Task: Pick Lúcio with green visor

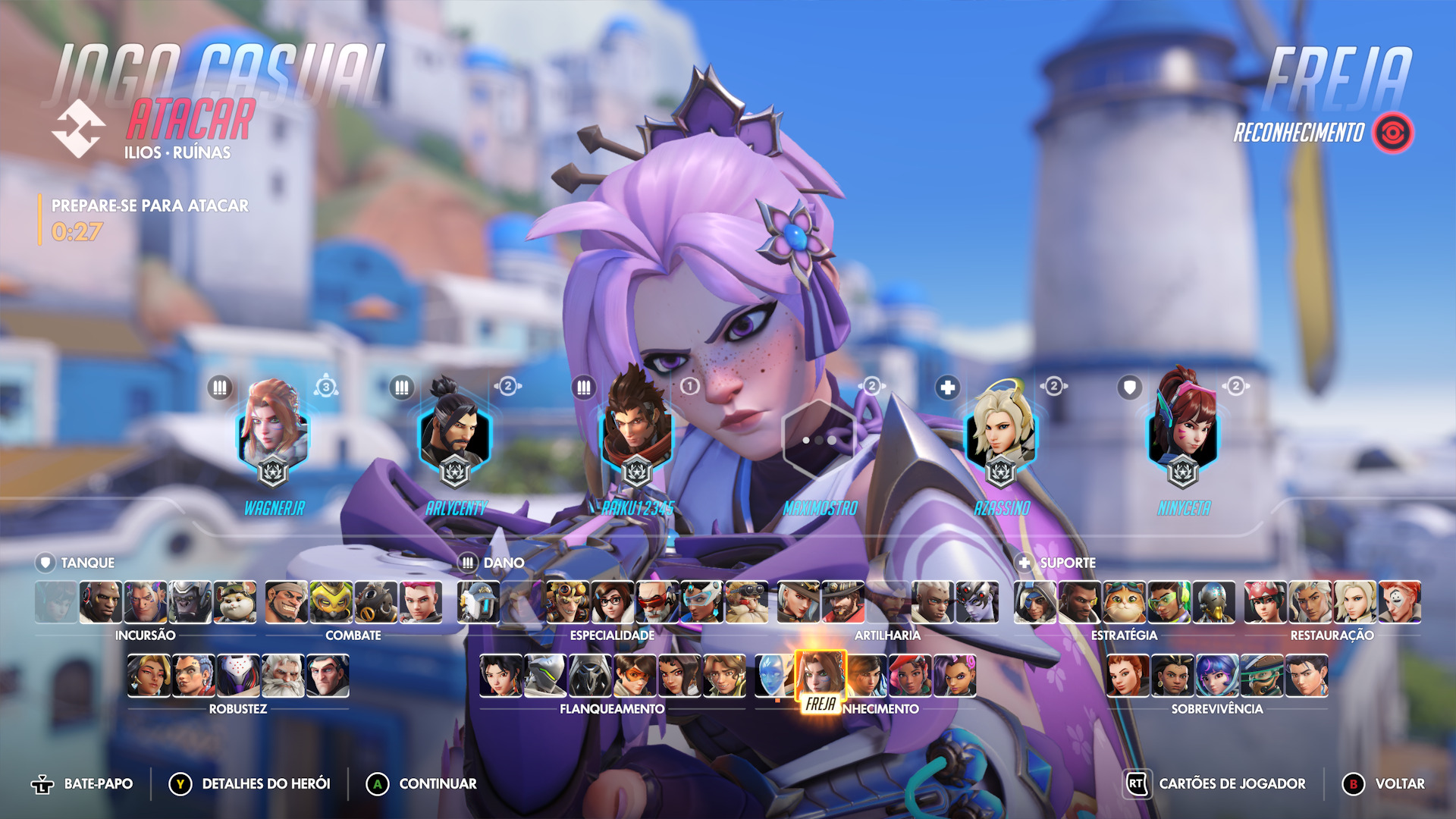Action: tap(1169, 603)
